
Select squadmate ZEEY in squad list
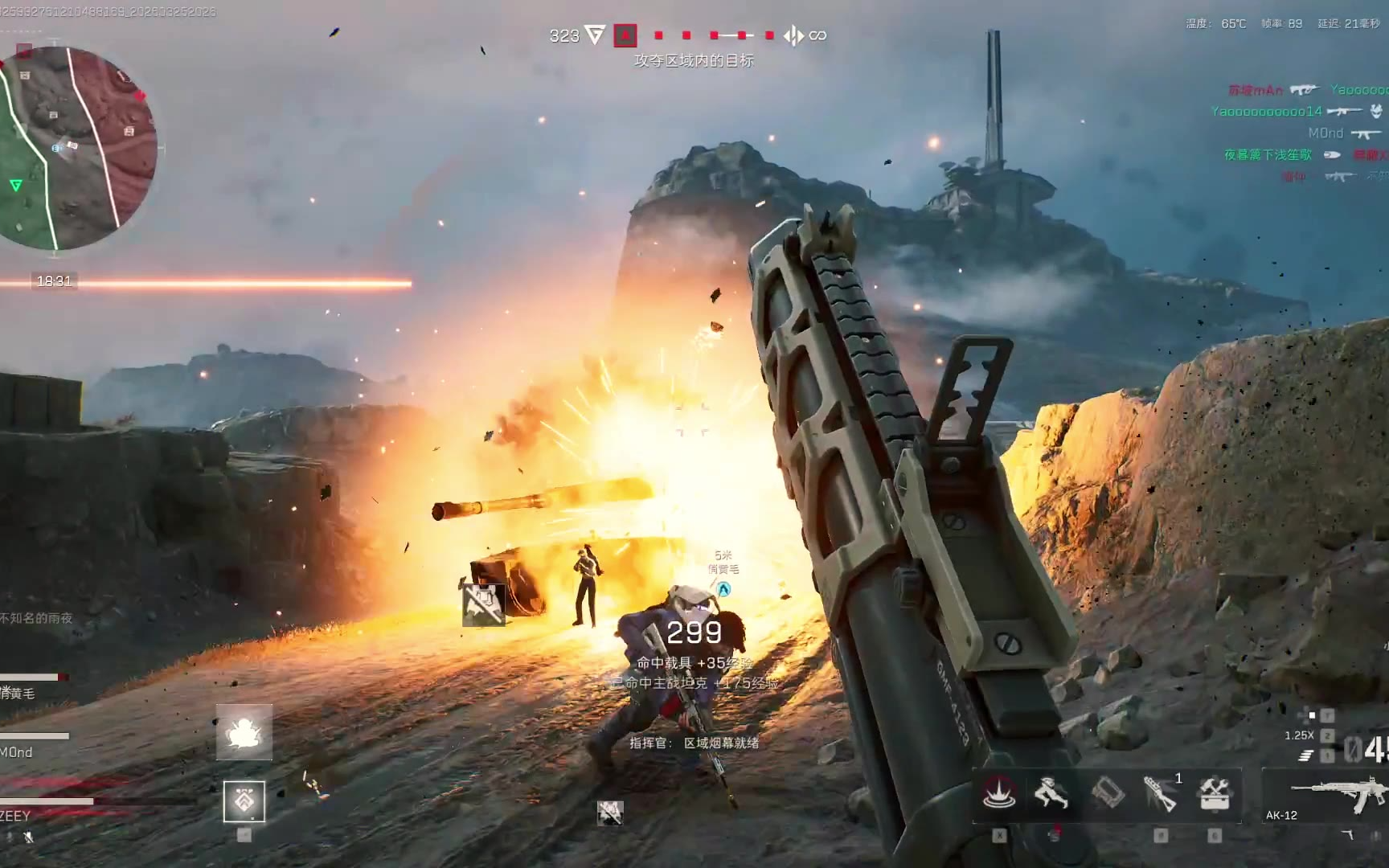(x=16, y=815)
